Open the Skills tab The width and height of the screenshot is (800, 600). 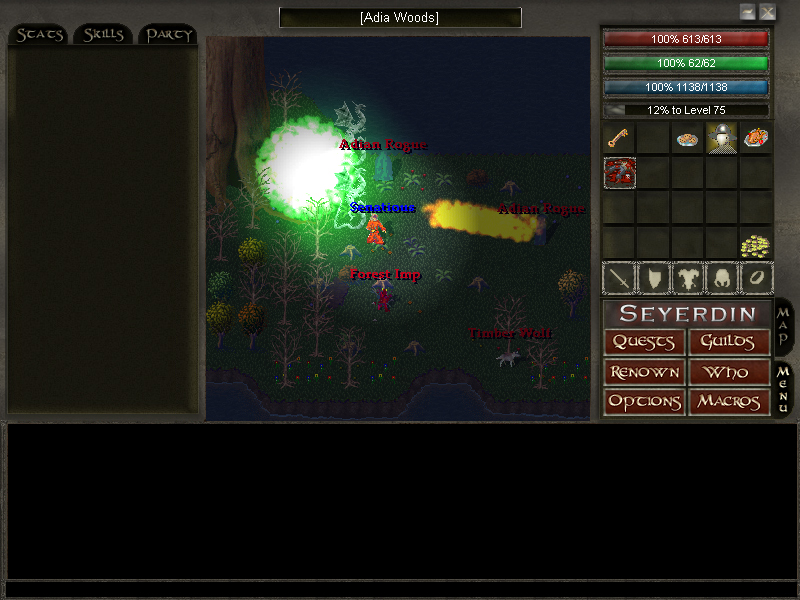(103, 35)
